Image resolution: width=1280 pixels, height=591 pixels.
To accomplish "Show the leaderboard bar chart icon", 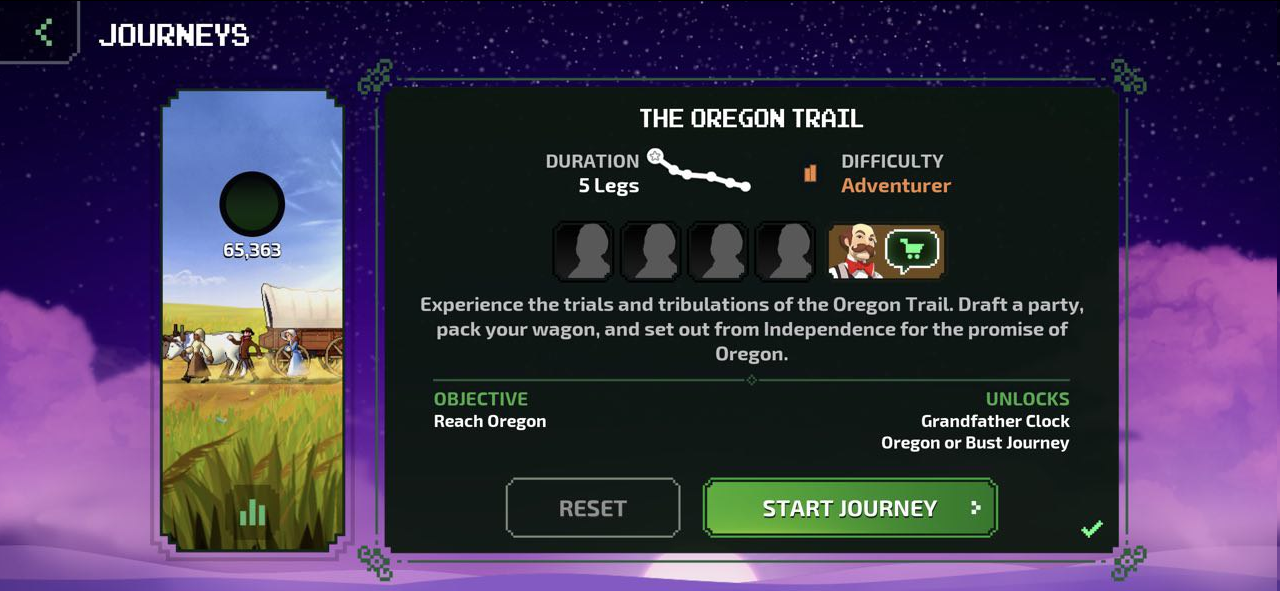I will [252, 513].
